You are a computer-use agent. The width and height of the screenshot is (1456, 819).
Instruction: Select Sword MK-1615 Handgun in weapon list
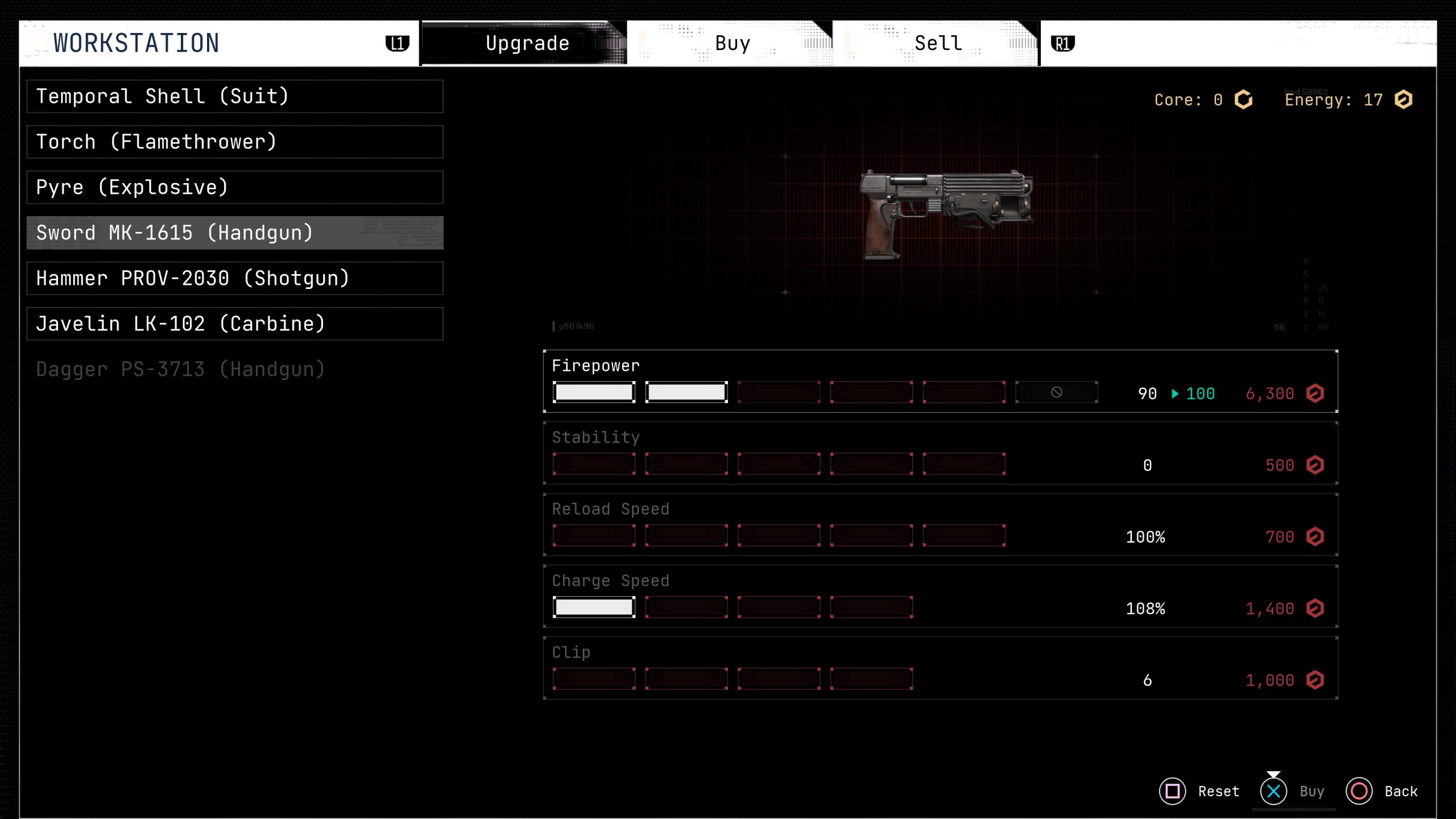tap(234, 233)
